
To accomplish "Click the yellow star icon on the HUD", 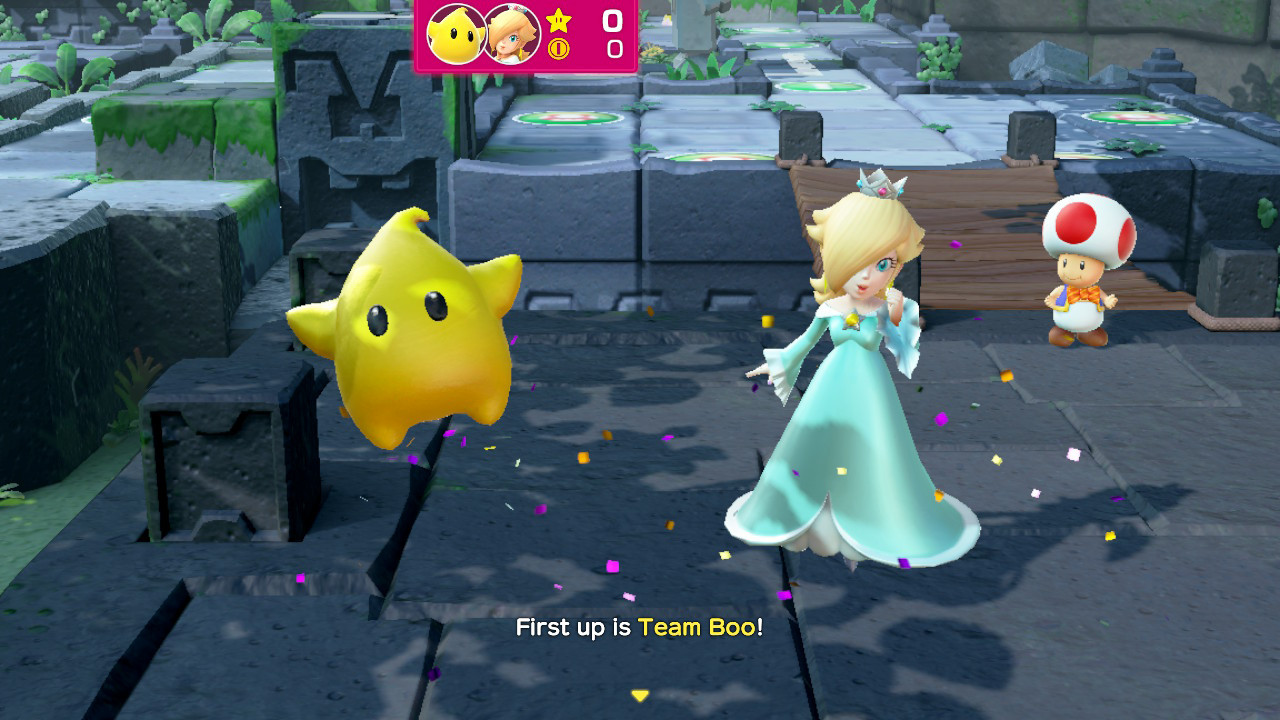I will pos(558,20).
